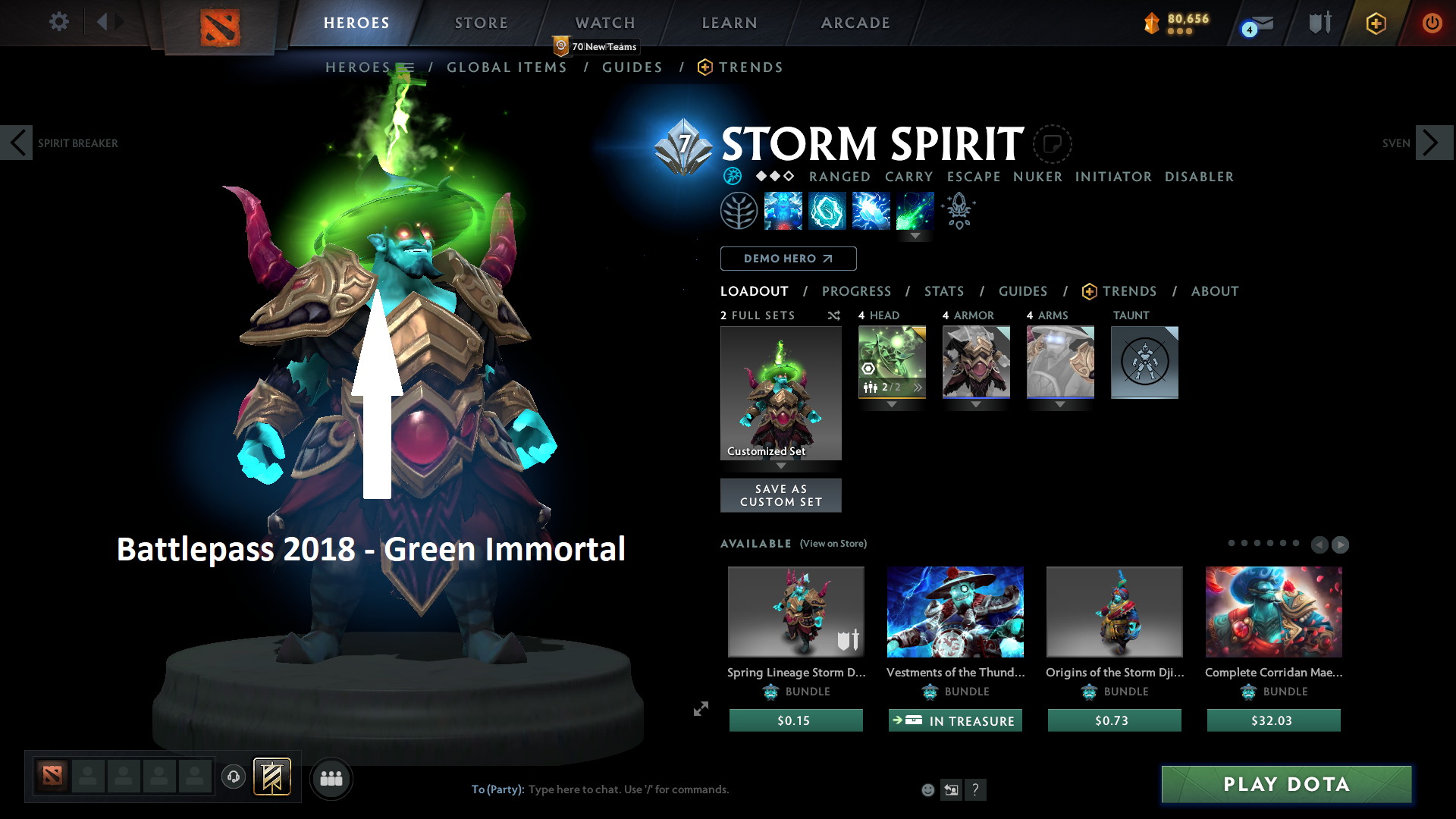Open the talent tree icon next to abilities
This screenshot has width=1456, height=819.
pos(739,211)
